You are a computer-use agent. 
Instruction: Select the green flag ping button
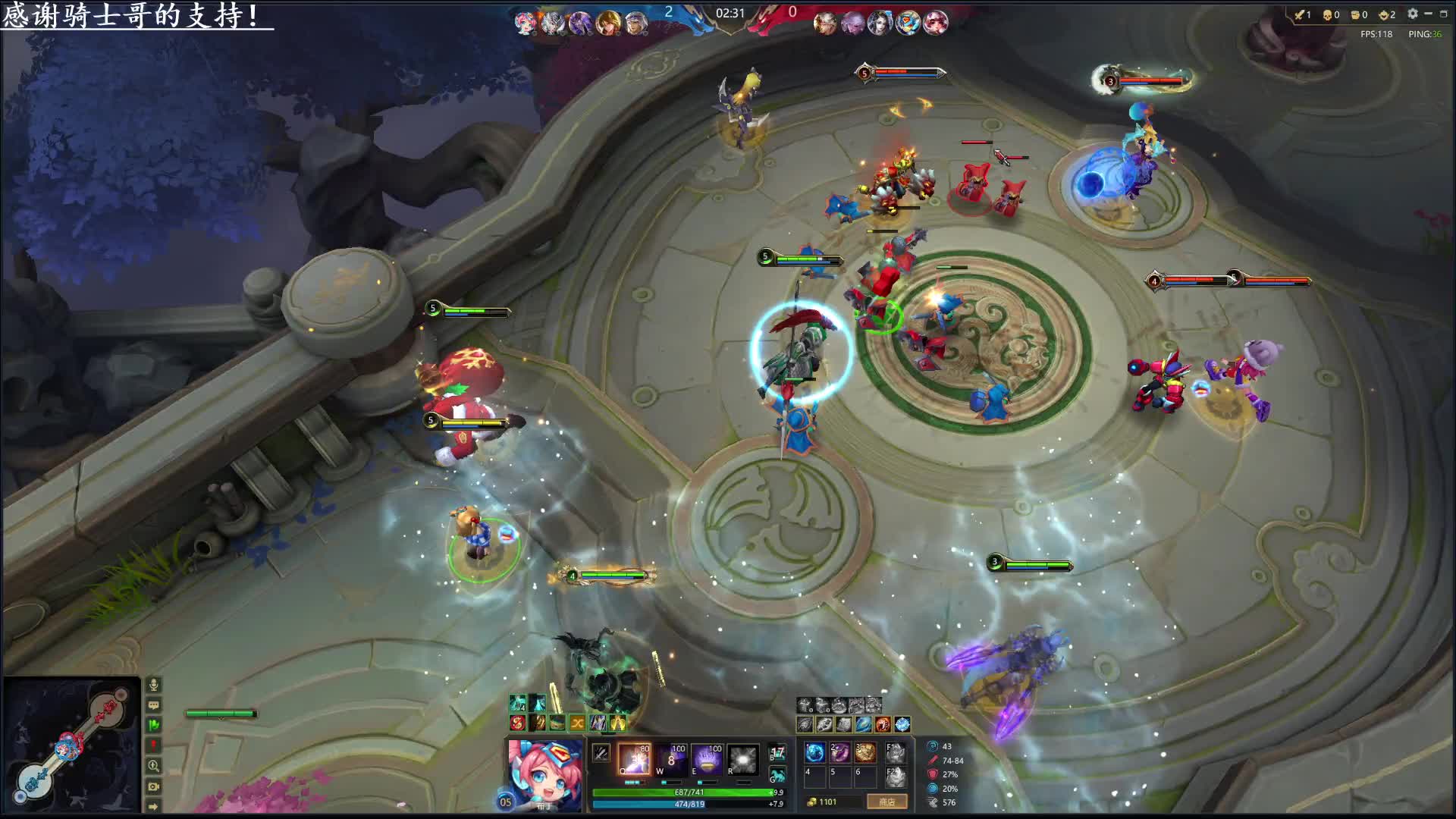[x=153, y=726]
